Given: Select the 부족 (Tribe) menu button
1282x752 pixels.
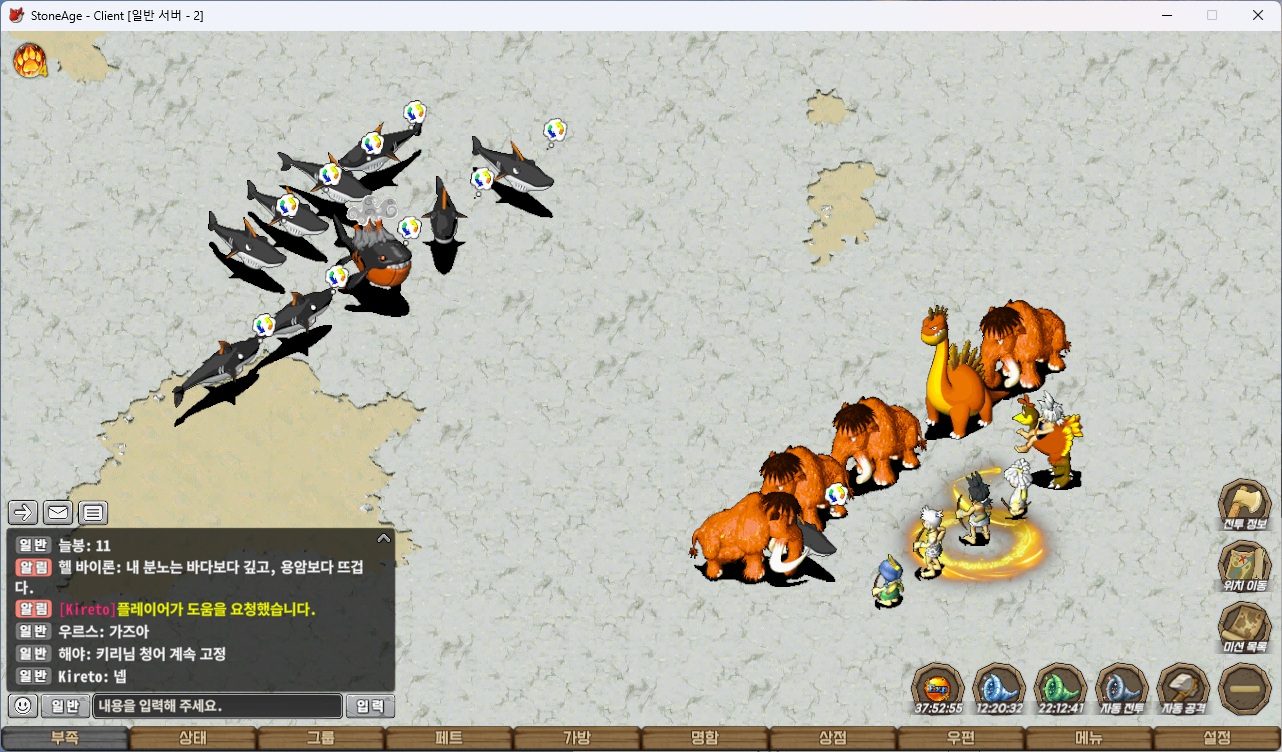Looking at the screenshot, I should (65, 739).
